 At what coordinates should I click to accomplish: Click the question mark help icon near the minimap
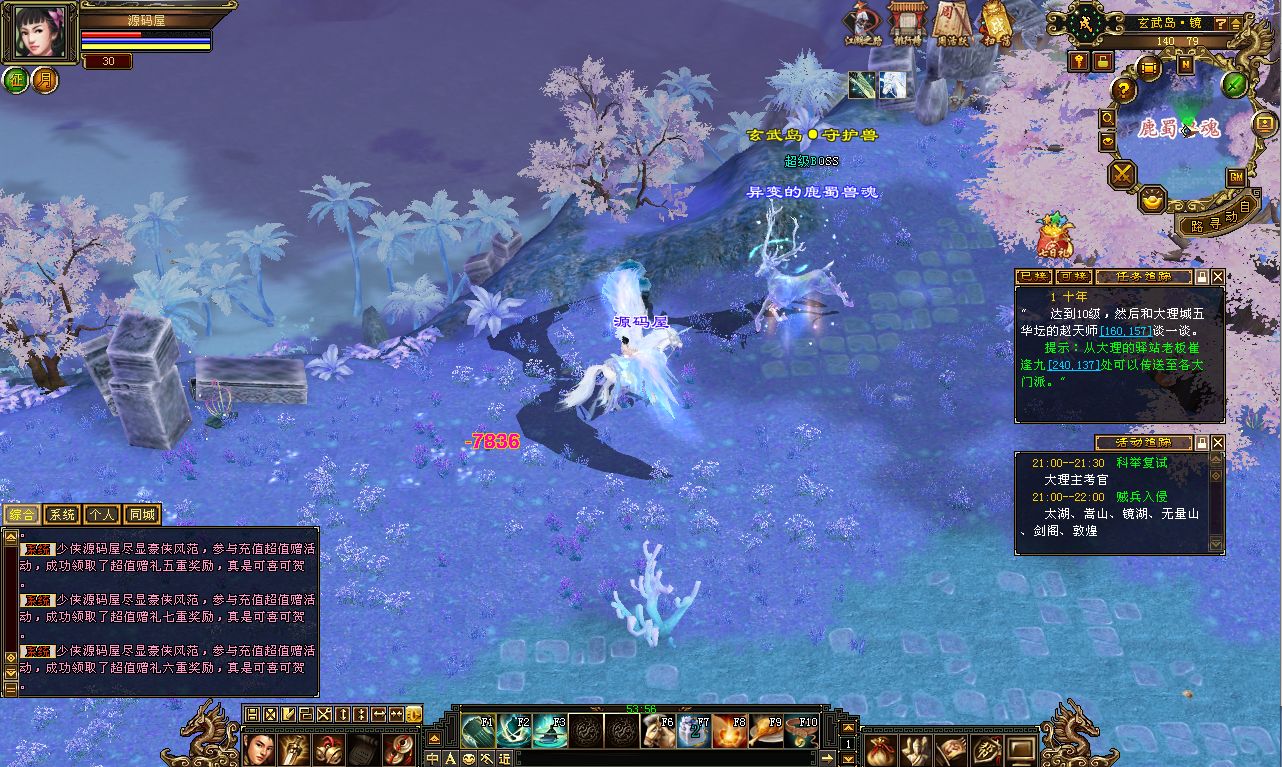coord(1123,90)
